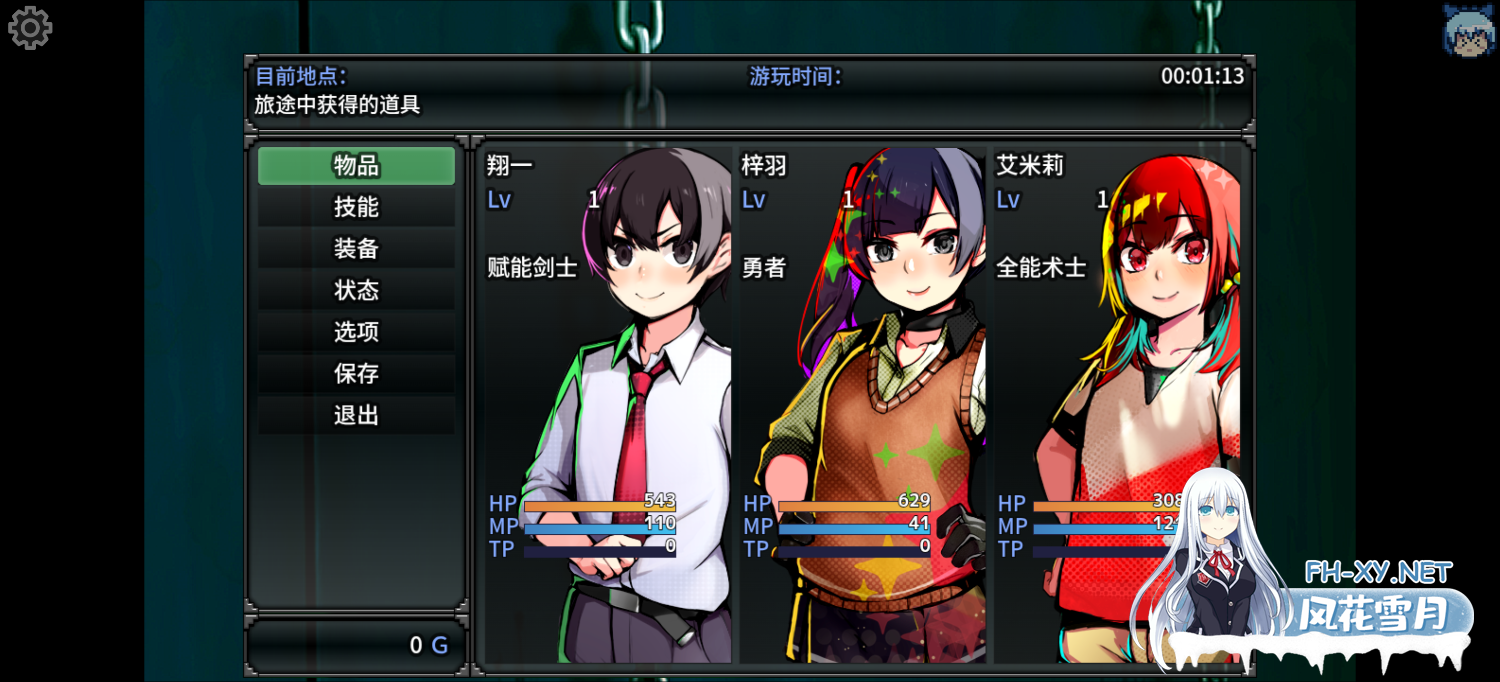Screen dimensions: 1500x682
Task: Open the 物品 items menu
Action: (356, 166)
